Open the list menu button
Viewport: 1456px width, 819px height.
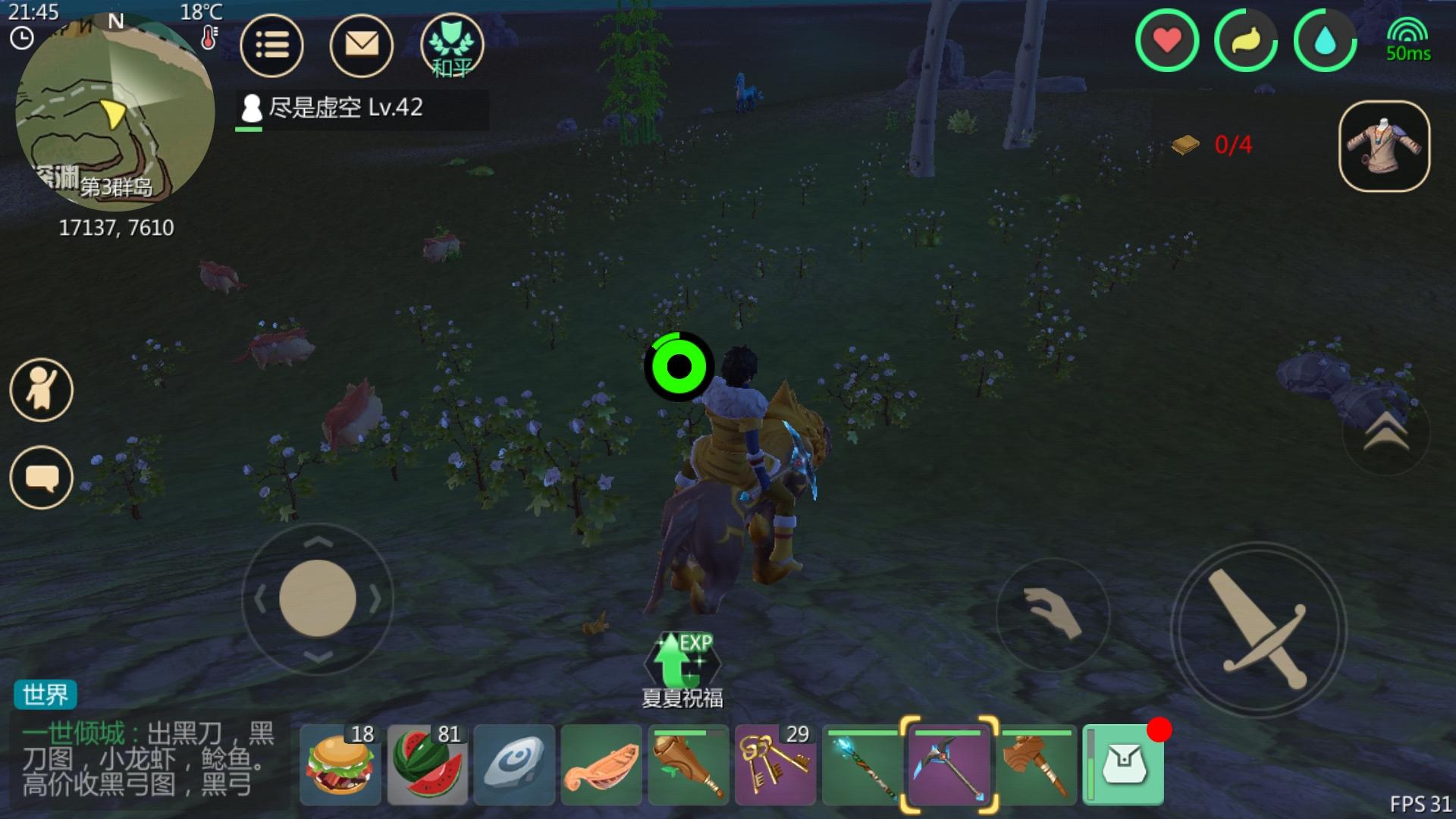point(271,46)
